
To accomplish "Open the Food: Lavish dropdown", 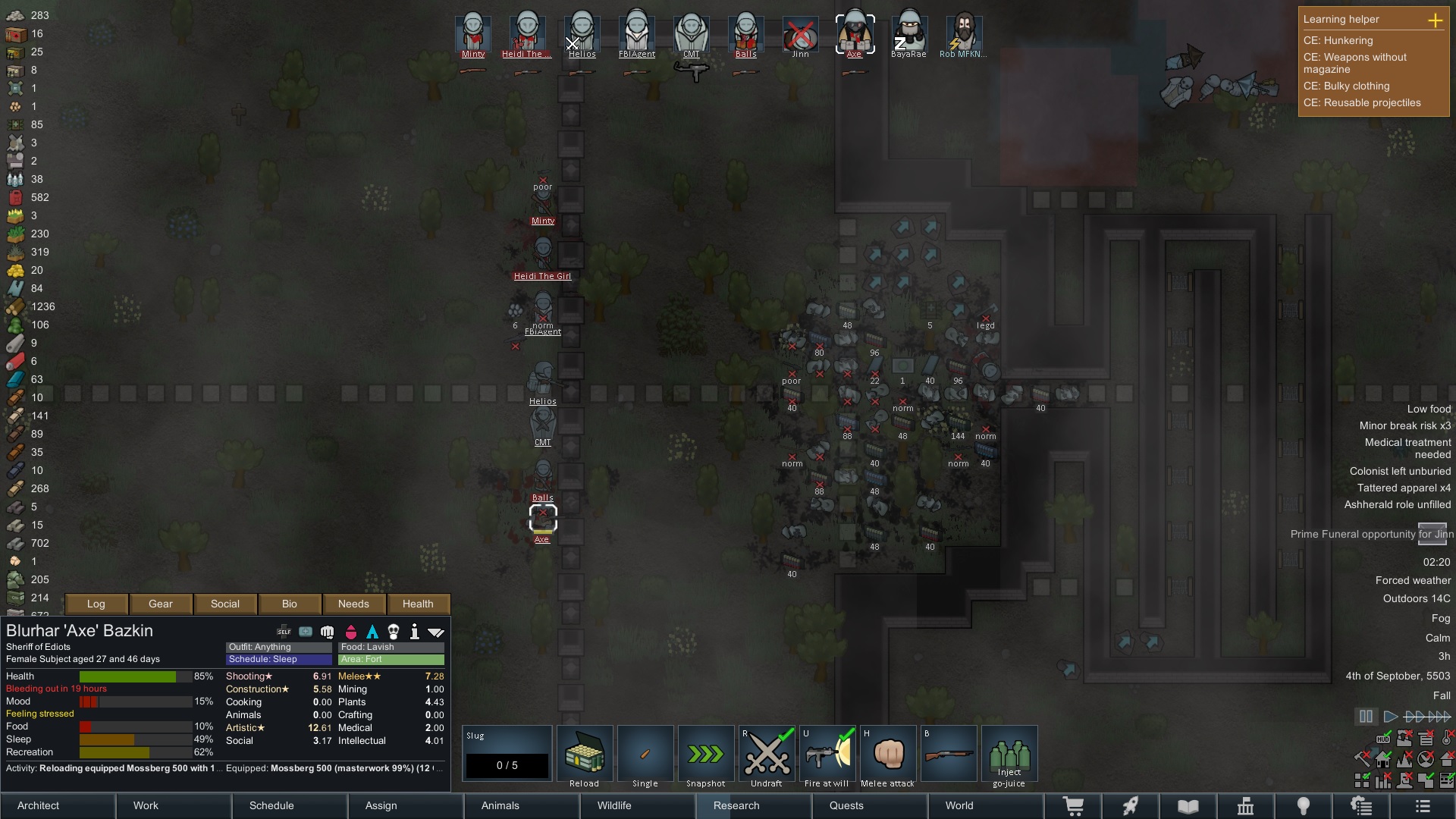I will click(390, 647).
